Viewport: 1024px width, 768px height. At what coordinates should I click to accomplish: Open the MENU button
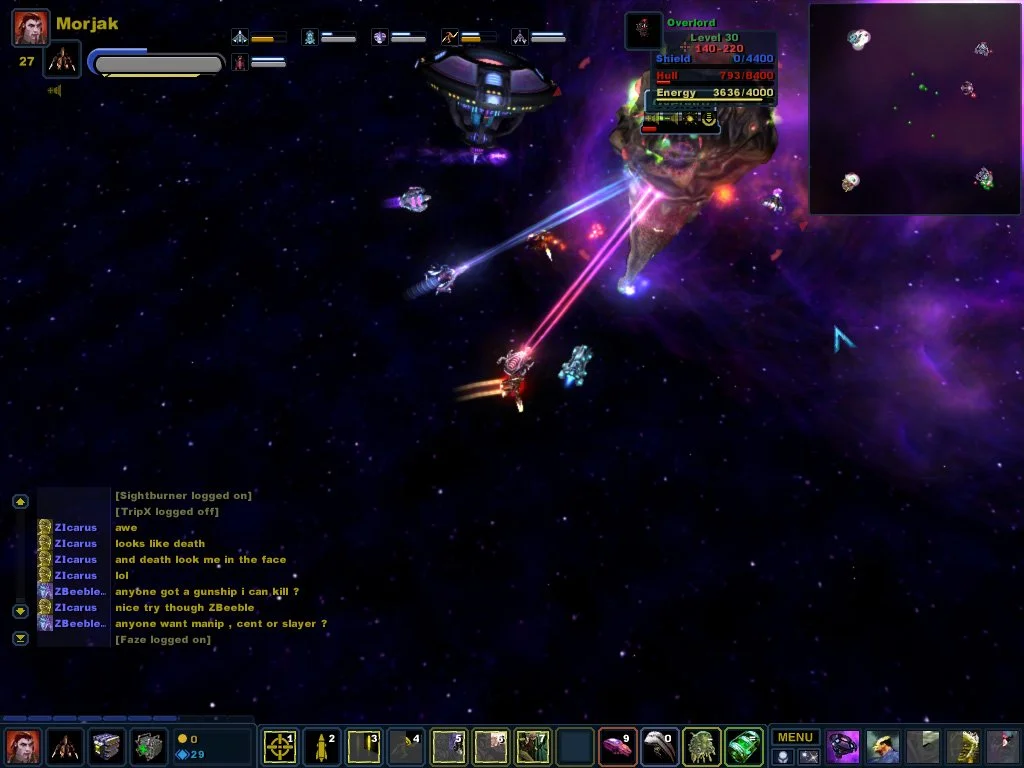(795, 738)
